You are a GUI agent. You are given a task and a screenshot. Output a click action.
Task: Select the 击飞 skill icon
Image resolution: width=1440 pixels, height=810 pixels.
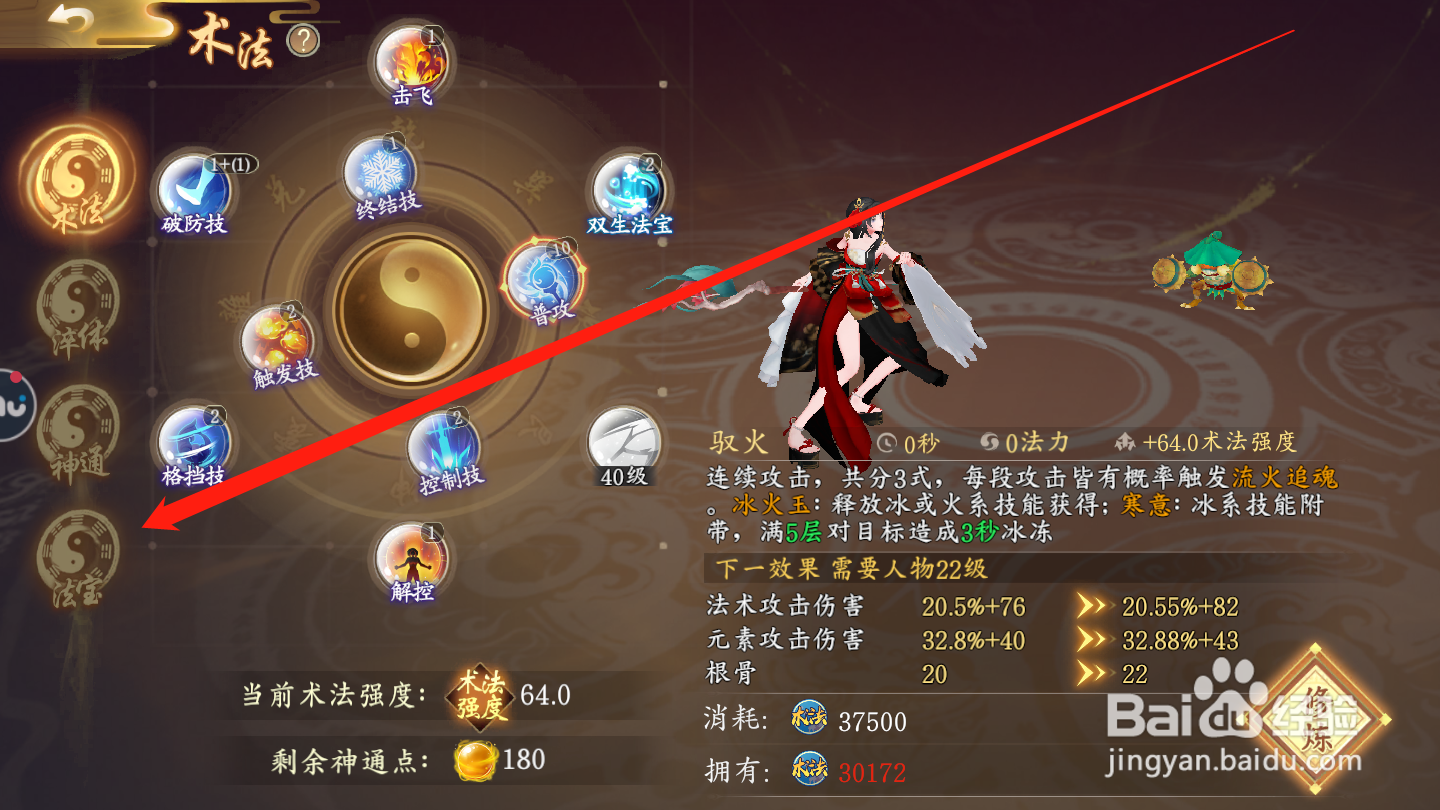413,64
